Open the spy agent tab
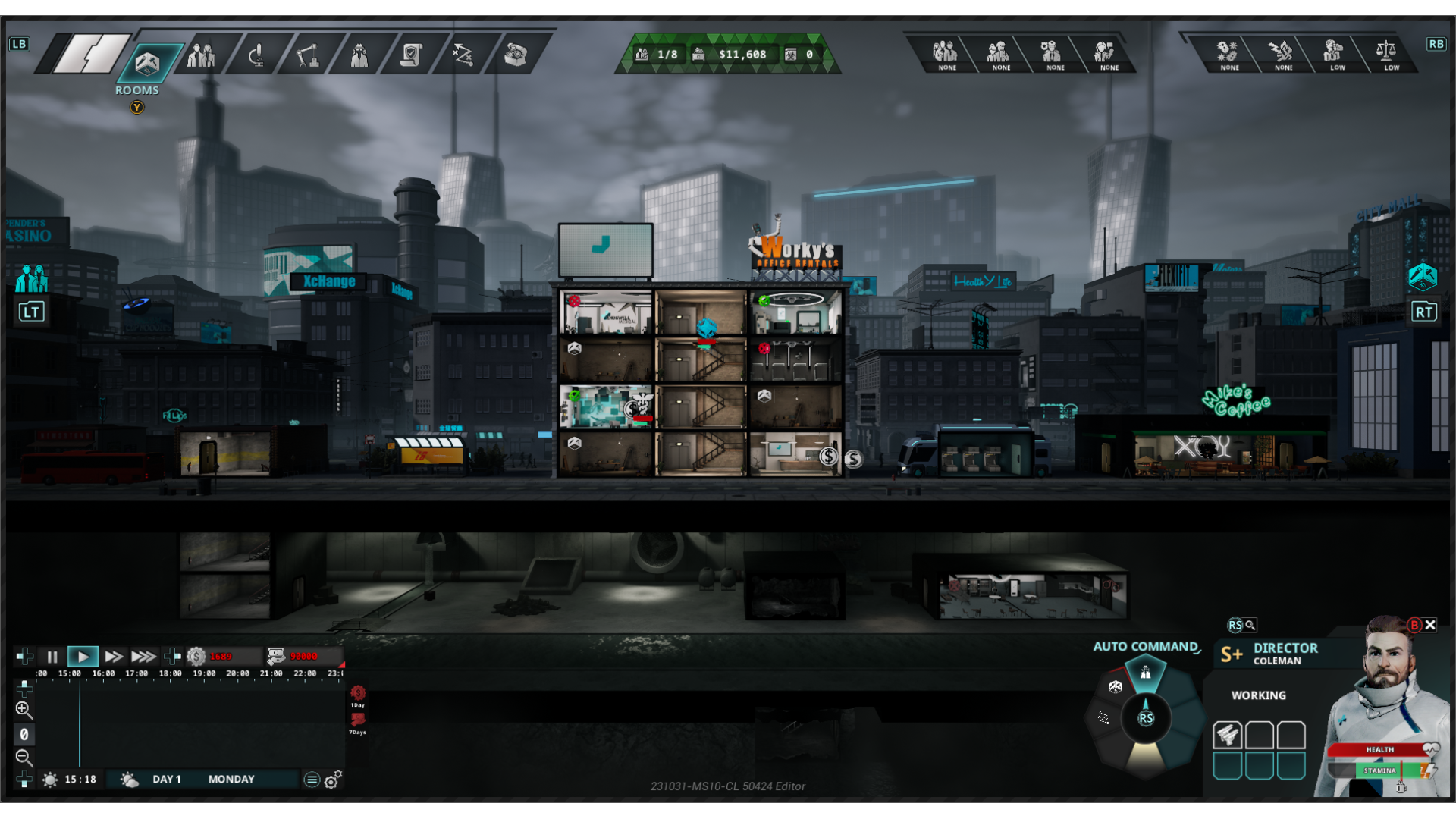The width and height of the screenshot is (1456, 819). (359, 55)
